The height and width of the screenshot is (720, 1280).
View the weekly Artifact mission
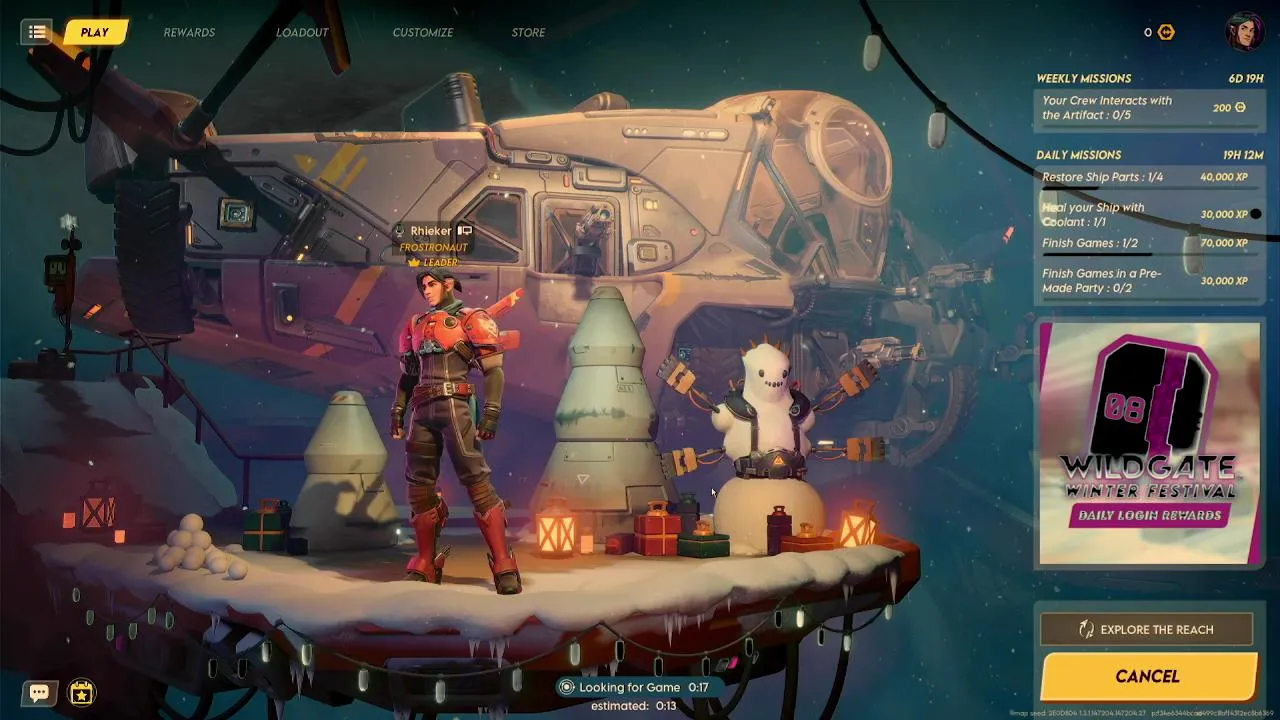click(1146, 108)
